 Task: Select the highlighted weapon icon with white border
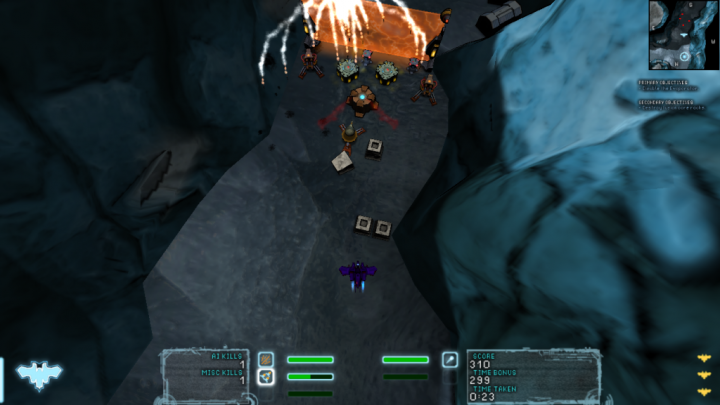click(266, 377)
